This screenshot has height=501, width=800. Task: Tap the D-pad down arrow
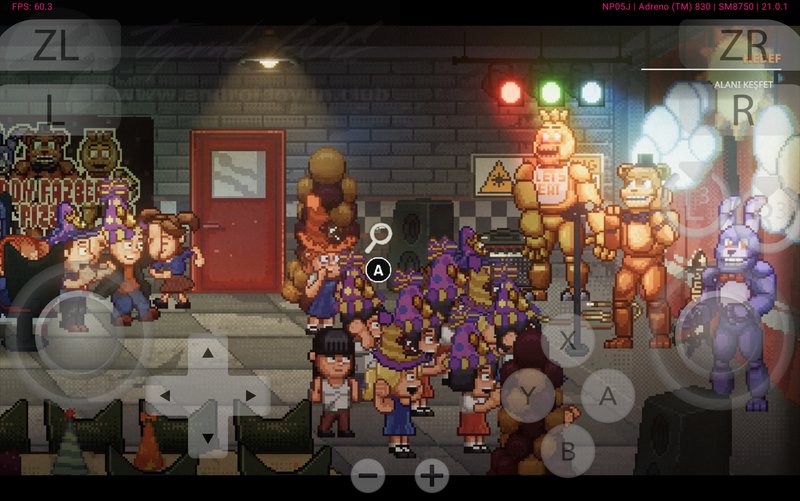(x=207, y=437)
